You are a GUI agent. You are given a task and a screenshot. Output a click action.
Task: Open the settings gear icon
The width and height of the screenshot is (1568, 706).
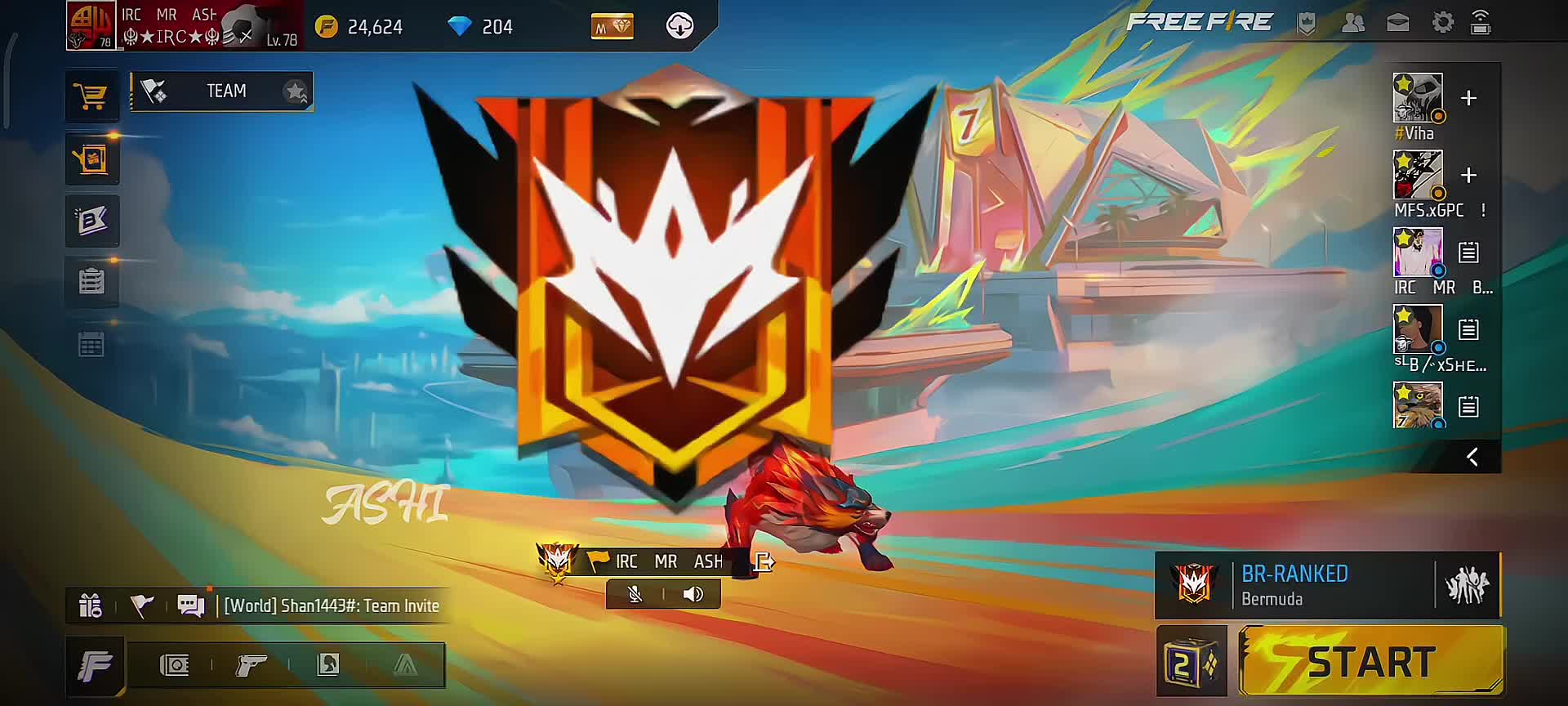click(1442, 23)
